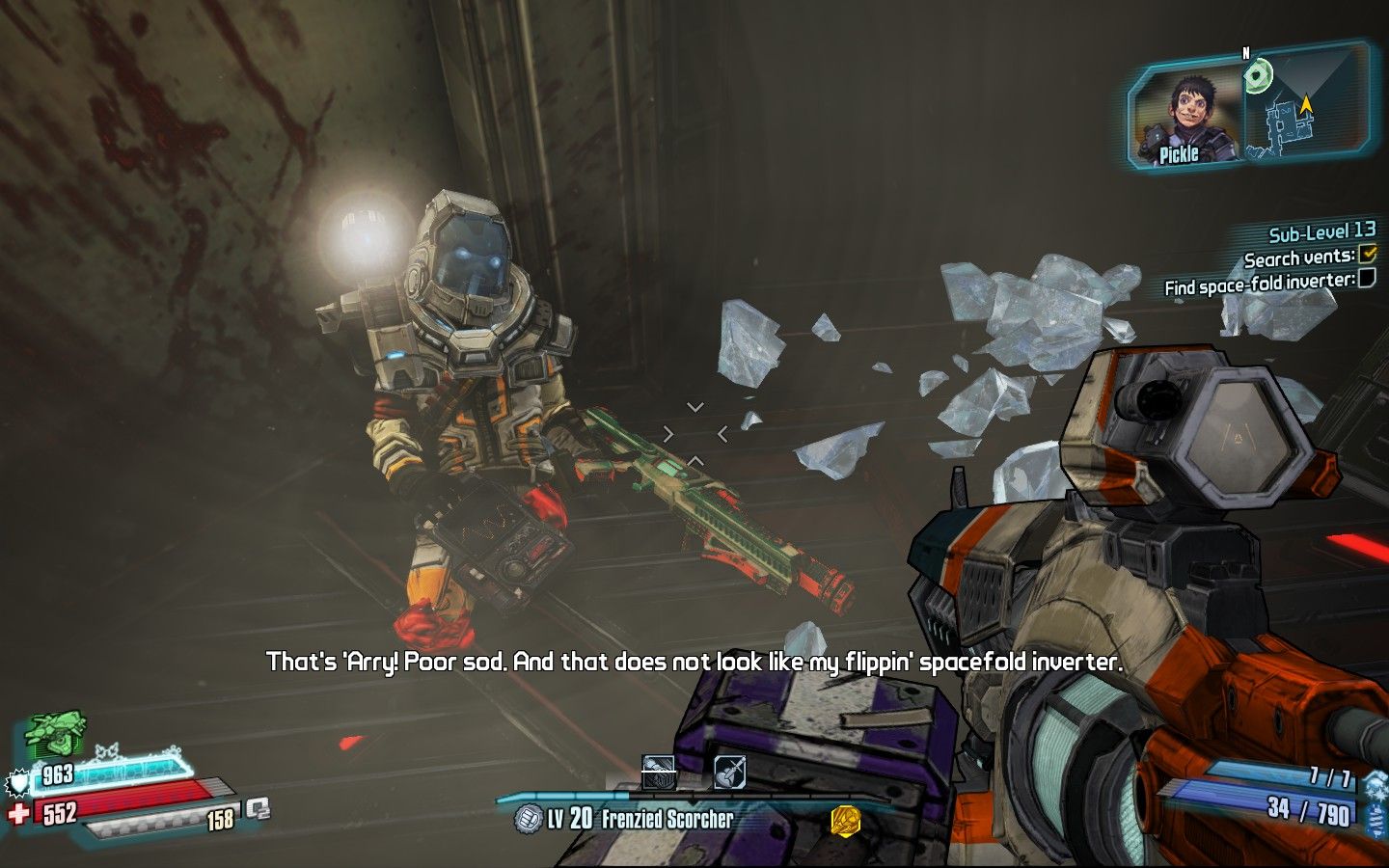Select the fist level badge icon
This screenshot has width=1389, height=868.
529,819
